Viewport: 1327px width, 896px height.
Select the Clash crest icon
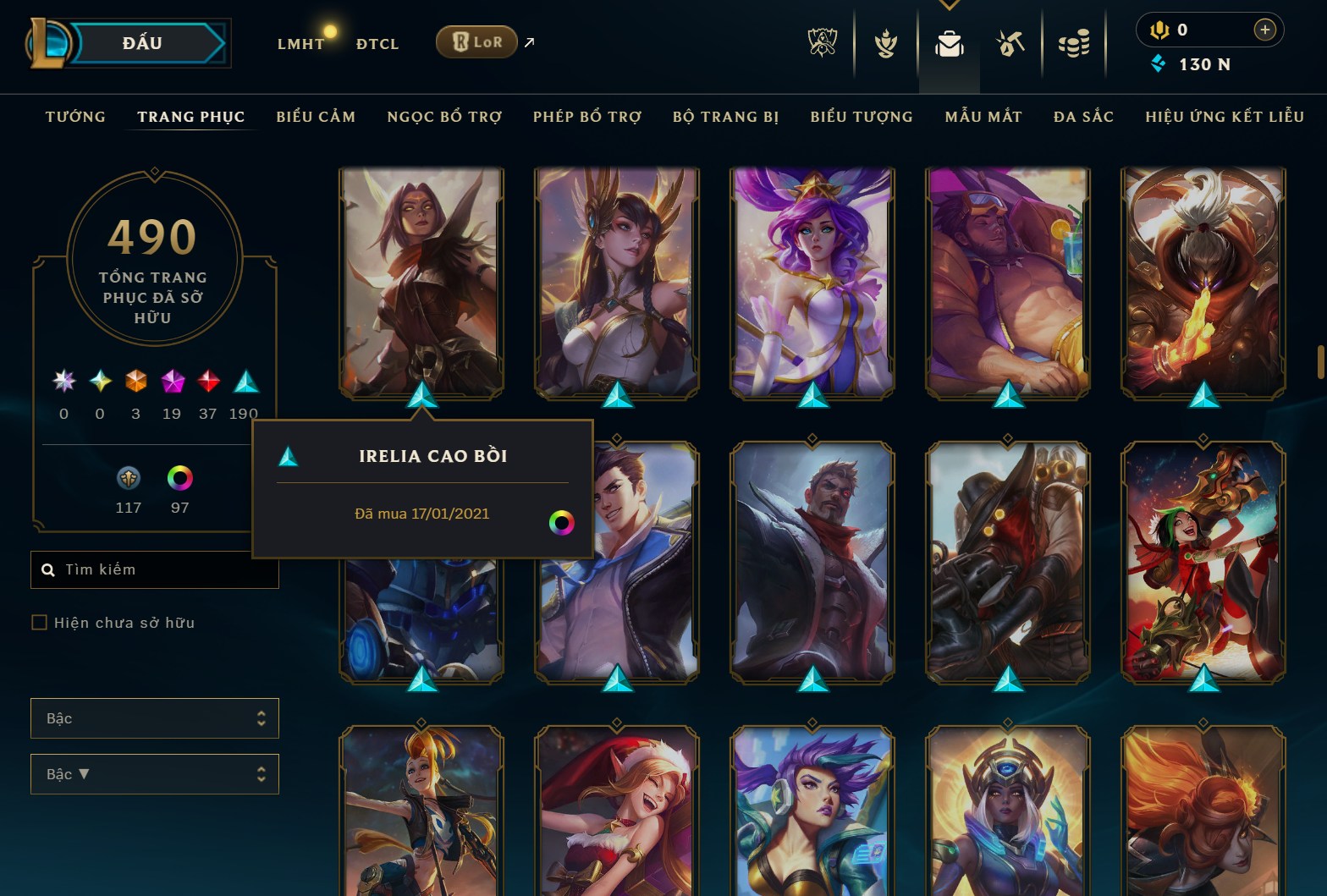(x=884, y=42)
